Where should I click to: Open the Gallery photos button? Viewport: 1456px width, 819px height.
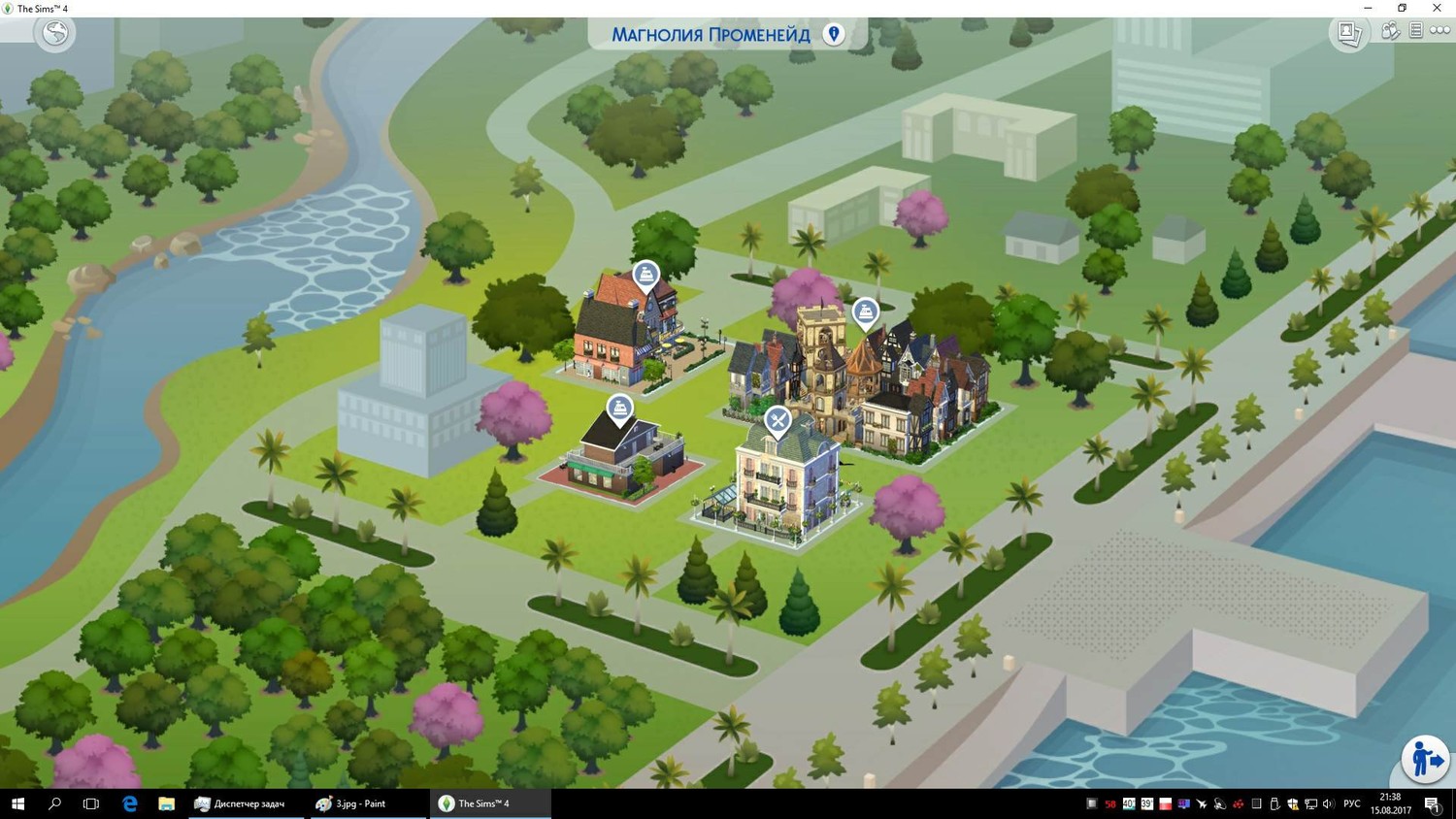[x=1349, y=33]
